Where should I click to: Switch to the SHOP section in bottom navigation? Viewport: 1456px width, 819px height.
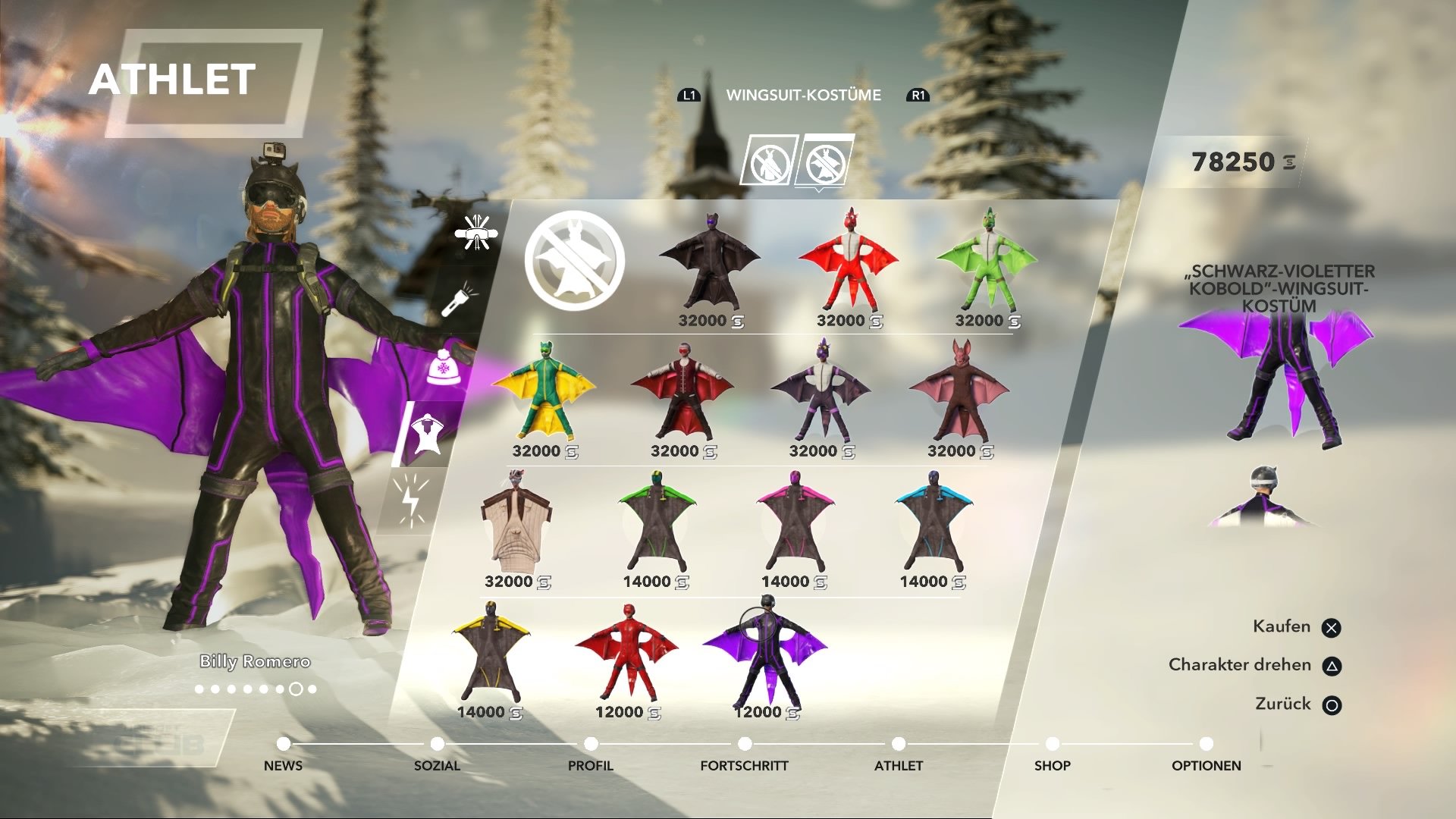tap(1051, 765)
